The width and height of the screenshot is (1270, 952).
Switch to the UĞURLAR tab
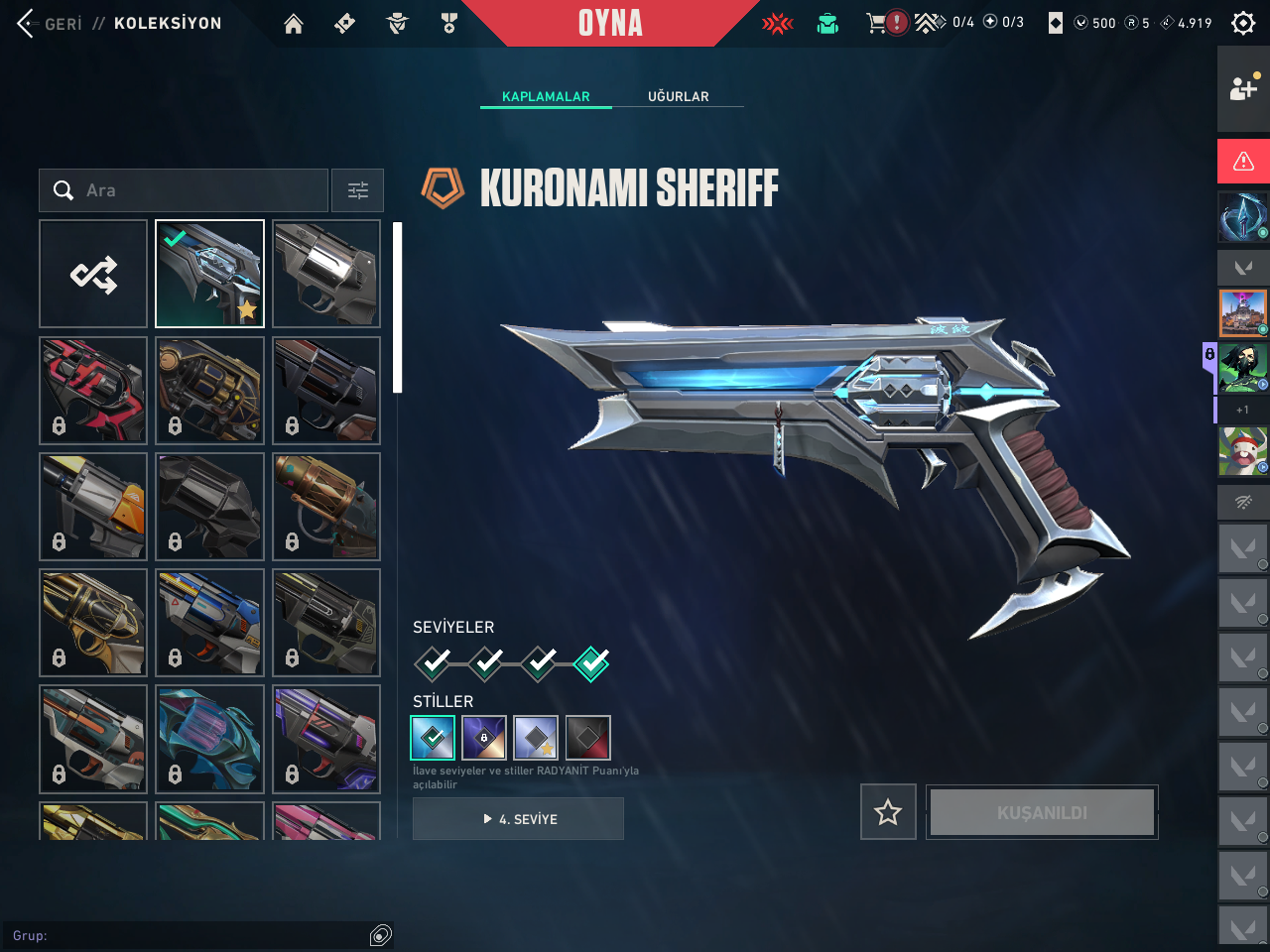tap(679, 96)
